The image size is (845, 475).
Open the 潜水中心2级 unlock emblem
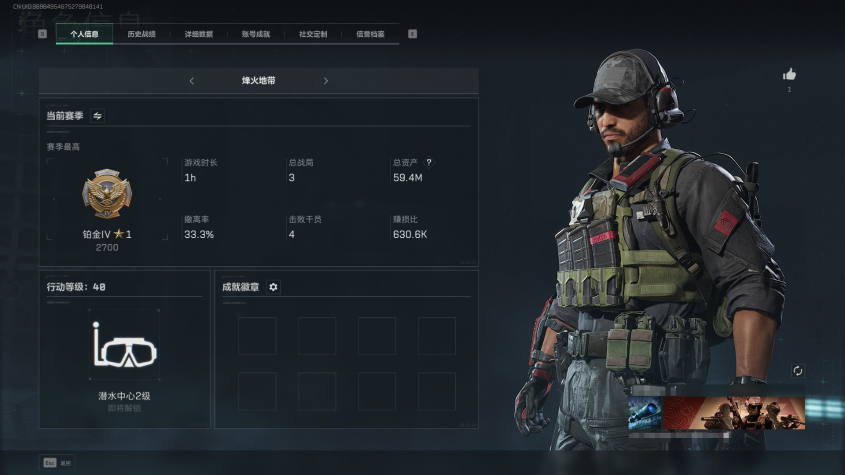125,346
